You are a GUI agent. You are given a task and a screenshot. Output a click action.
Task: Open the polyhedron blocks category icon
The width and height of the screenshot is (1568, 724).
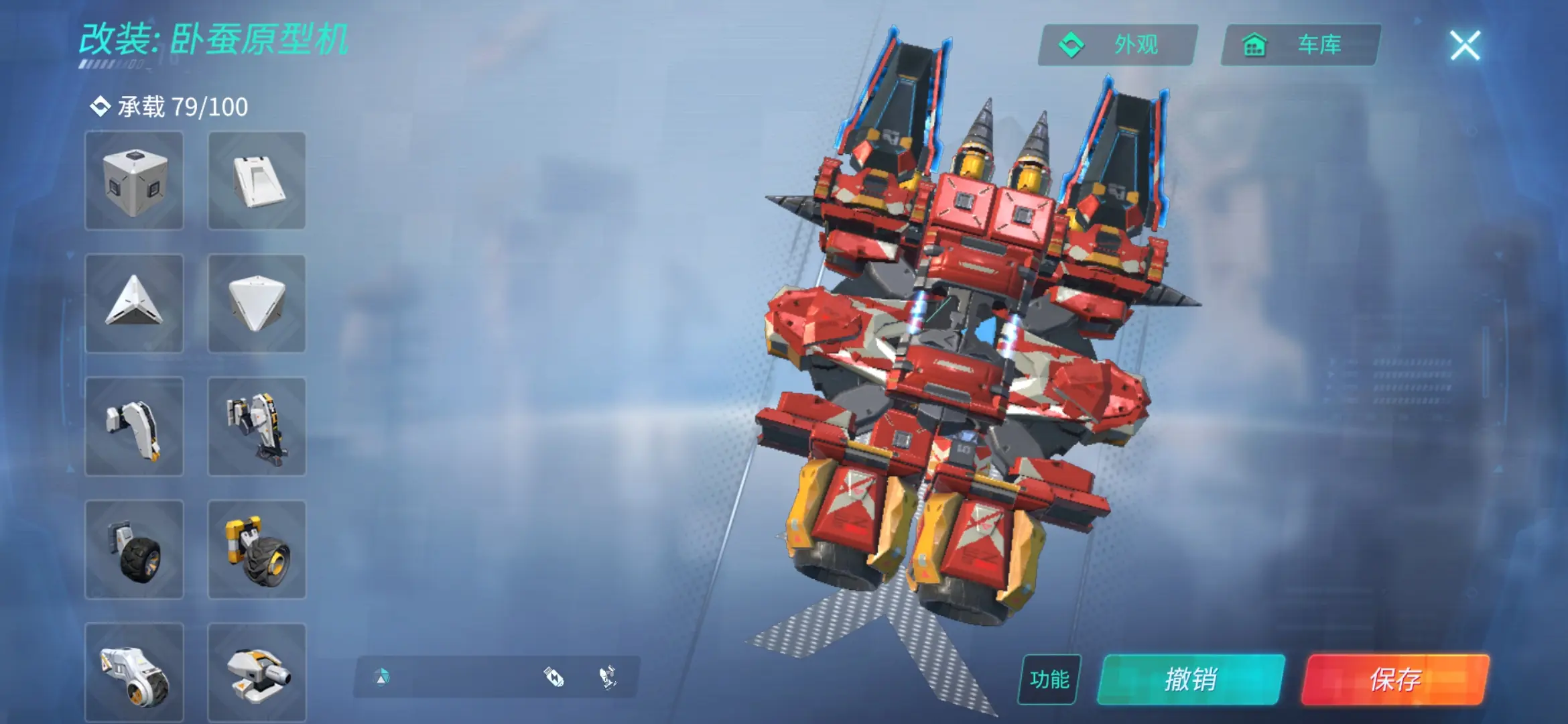pos(382,677)
